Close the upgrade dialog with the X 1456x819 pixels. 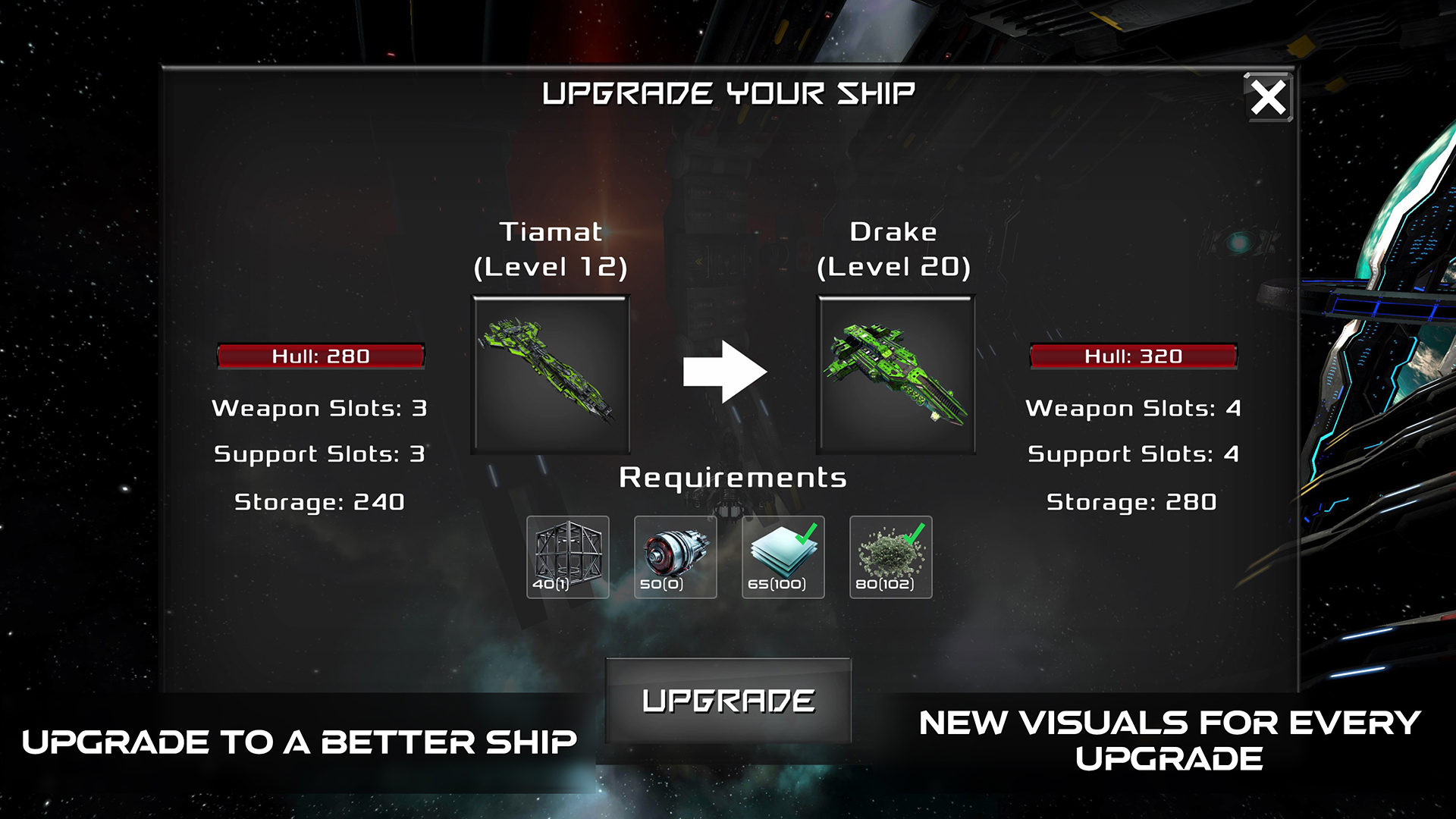point(1269,98)
